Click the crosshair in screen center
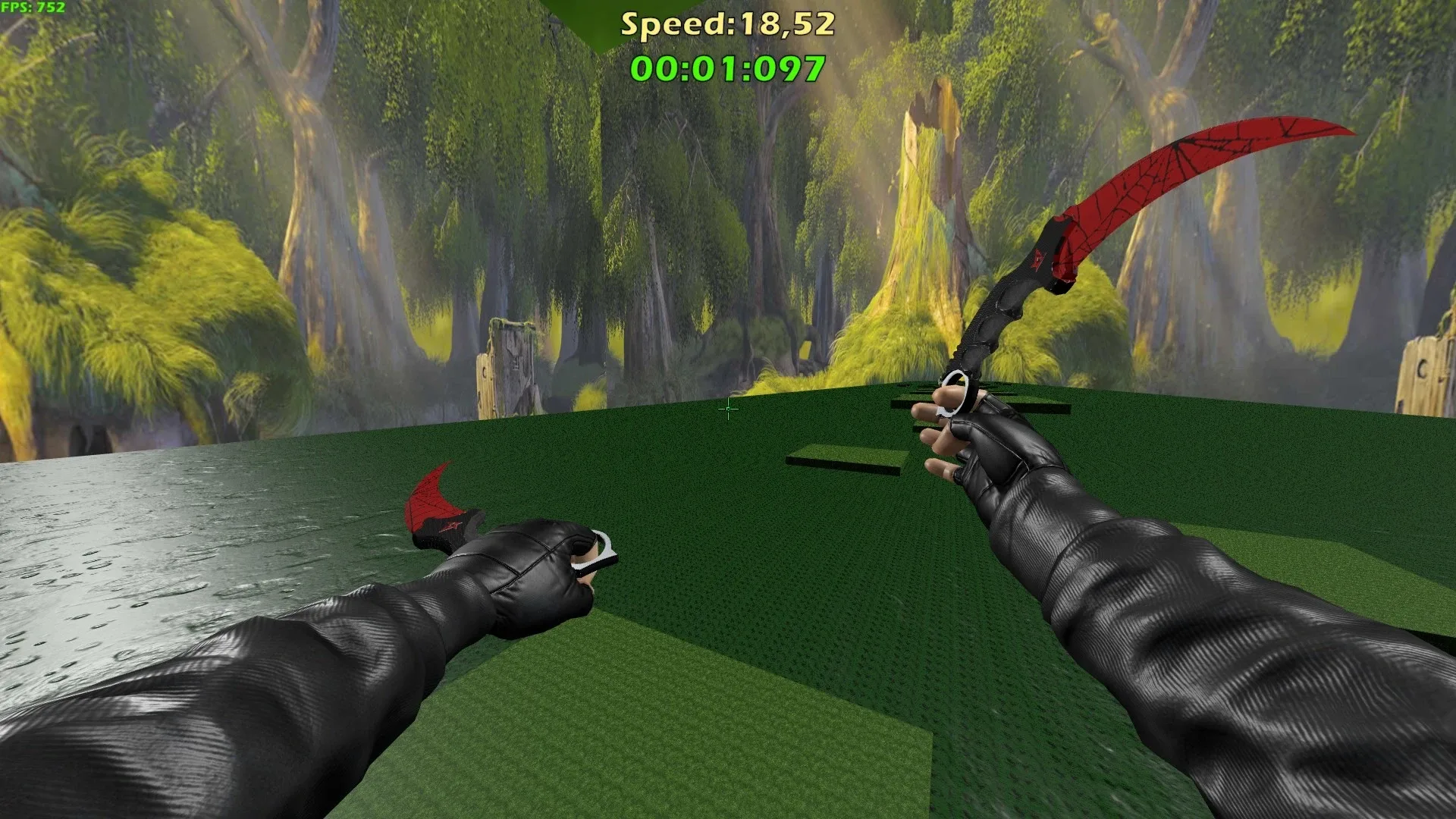Image resolution: width=1456 pixels, height=819 pixels. [x=726, y=409]
